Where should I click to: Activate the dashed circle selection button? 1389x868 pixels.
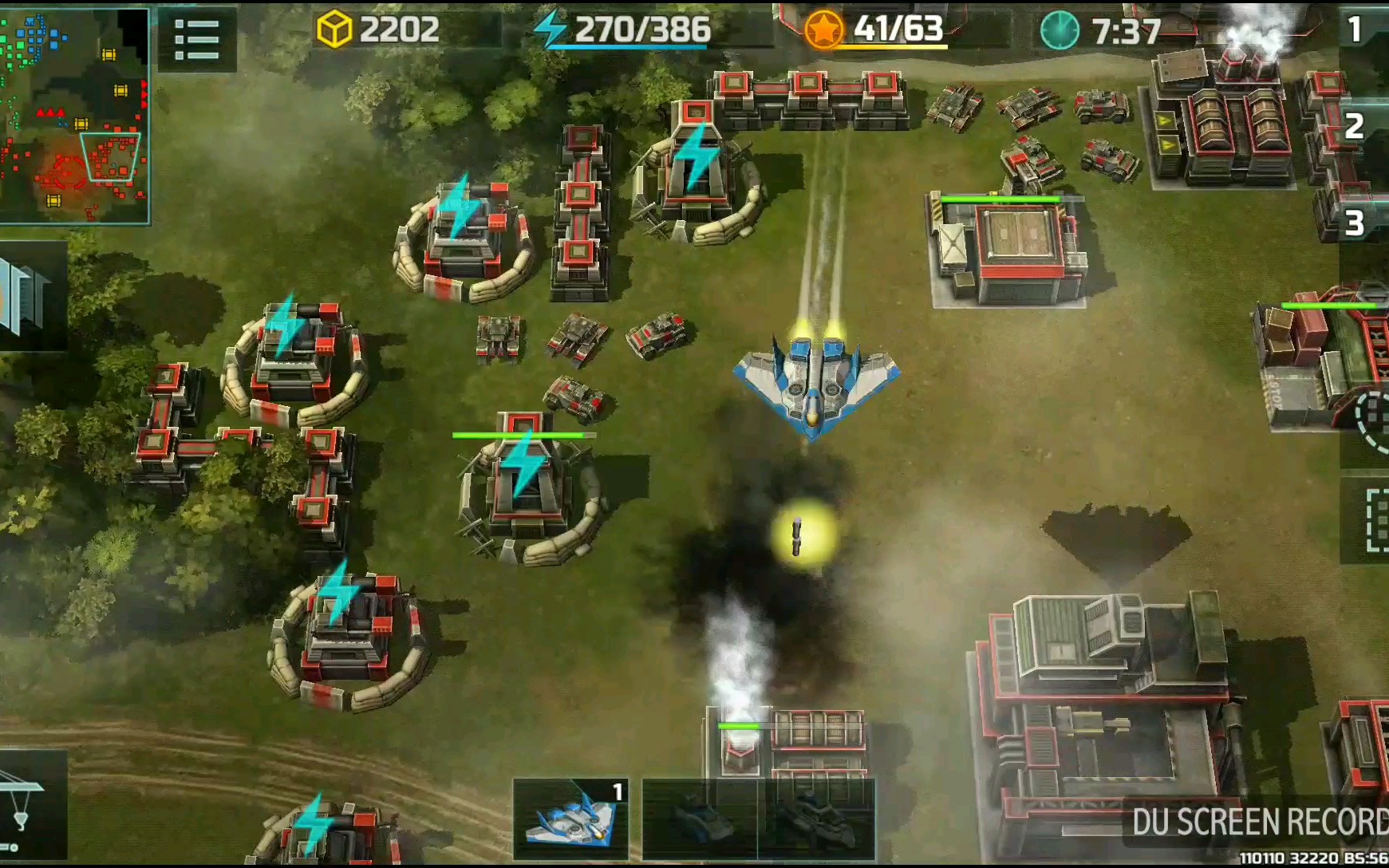point(1371,422)
